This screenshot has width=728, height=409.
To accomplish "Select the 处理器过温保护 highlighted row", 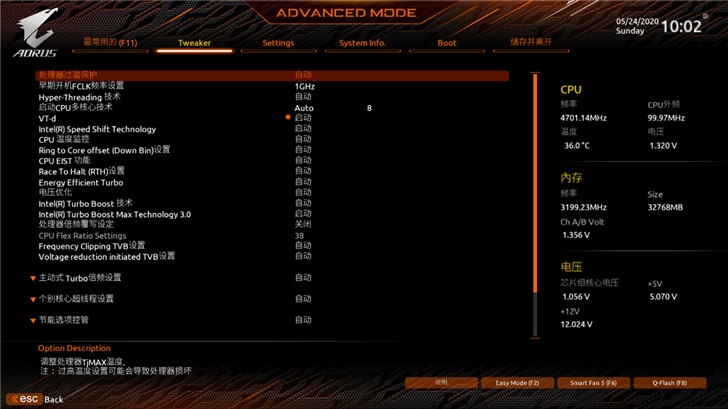I will pos(68,75).
